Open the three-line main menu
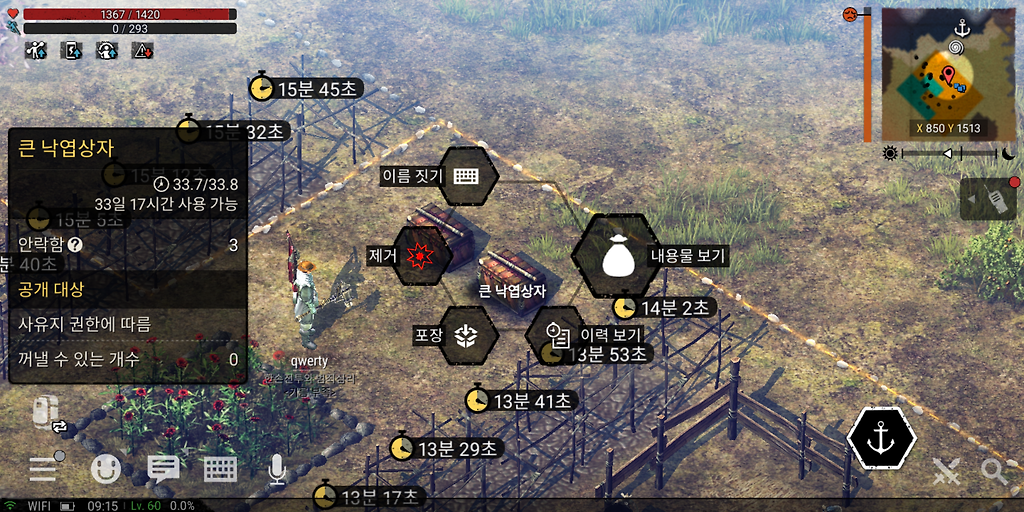 pos(44,469)
